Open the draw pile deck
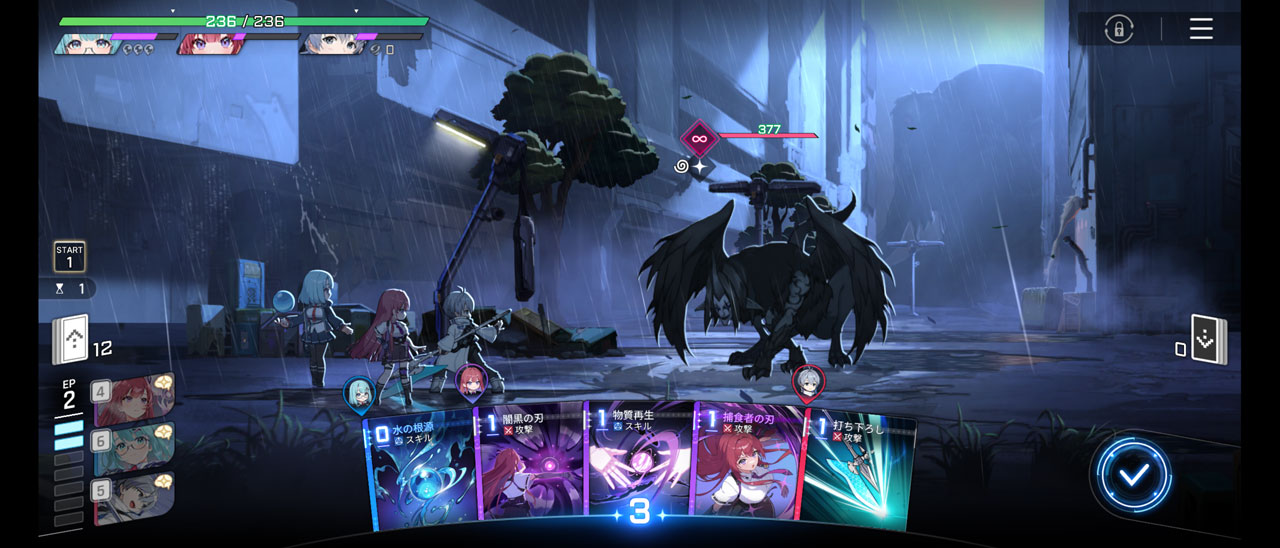1280x548 pixels. [71, 340]
